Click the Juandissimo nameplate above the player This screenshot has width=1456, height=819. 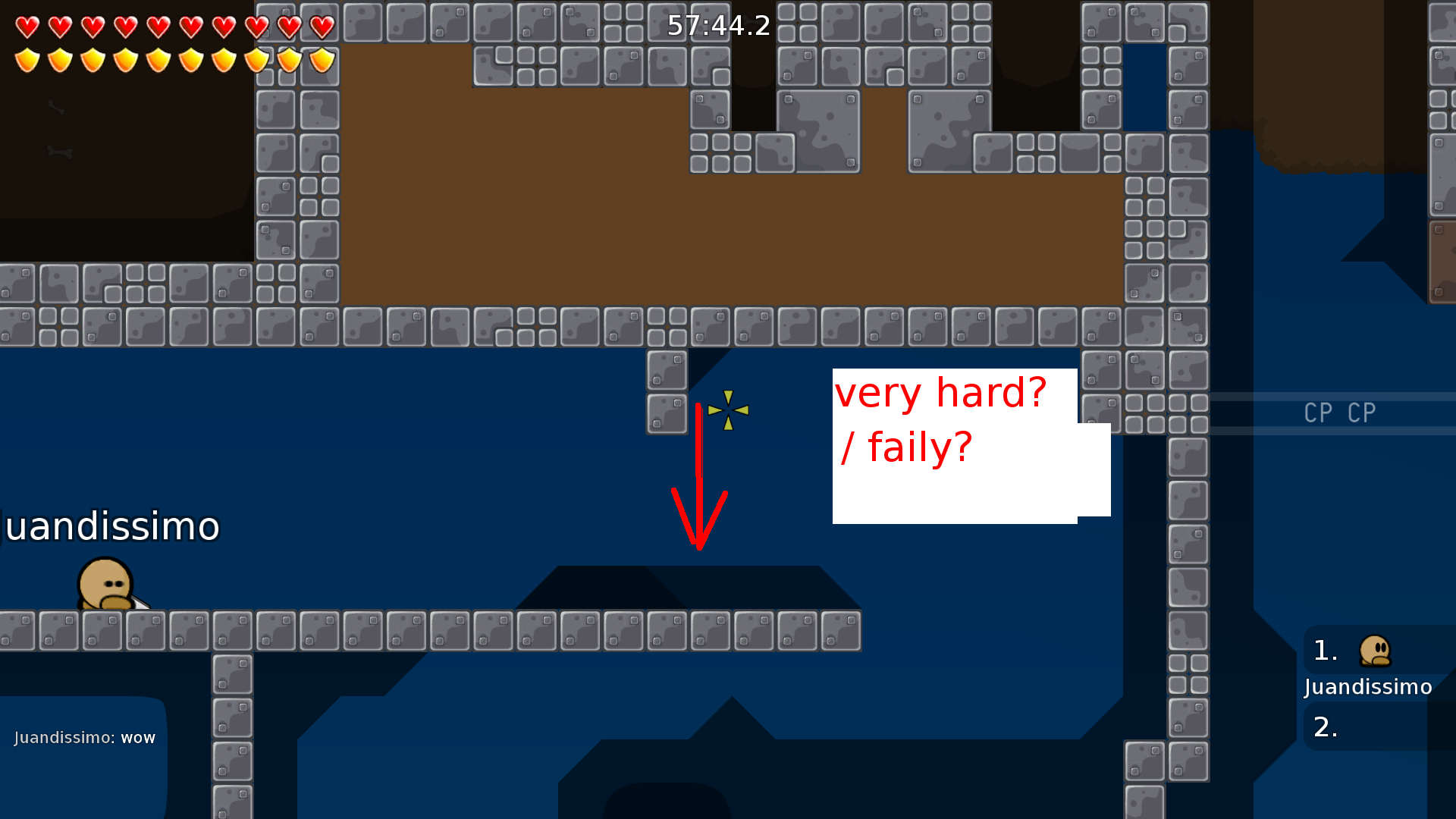pyautogui.click(x=108, y=525)
